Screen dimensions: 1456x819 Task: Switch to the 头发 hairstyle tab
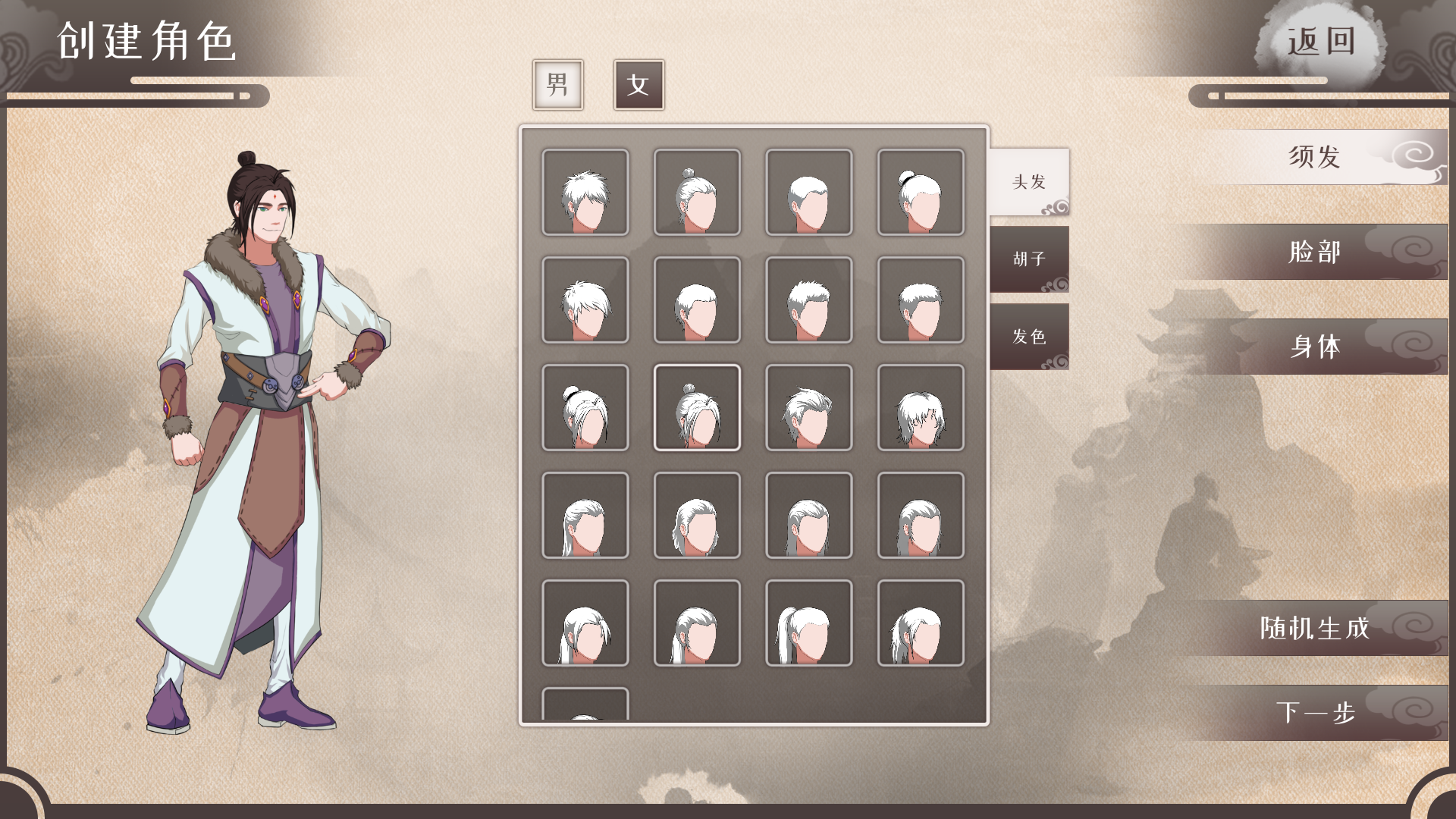click(x=1029, y=182)
